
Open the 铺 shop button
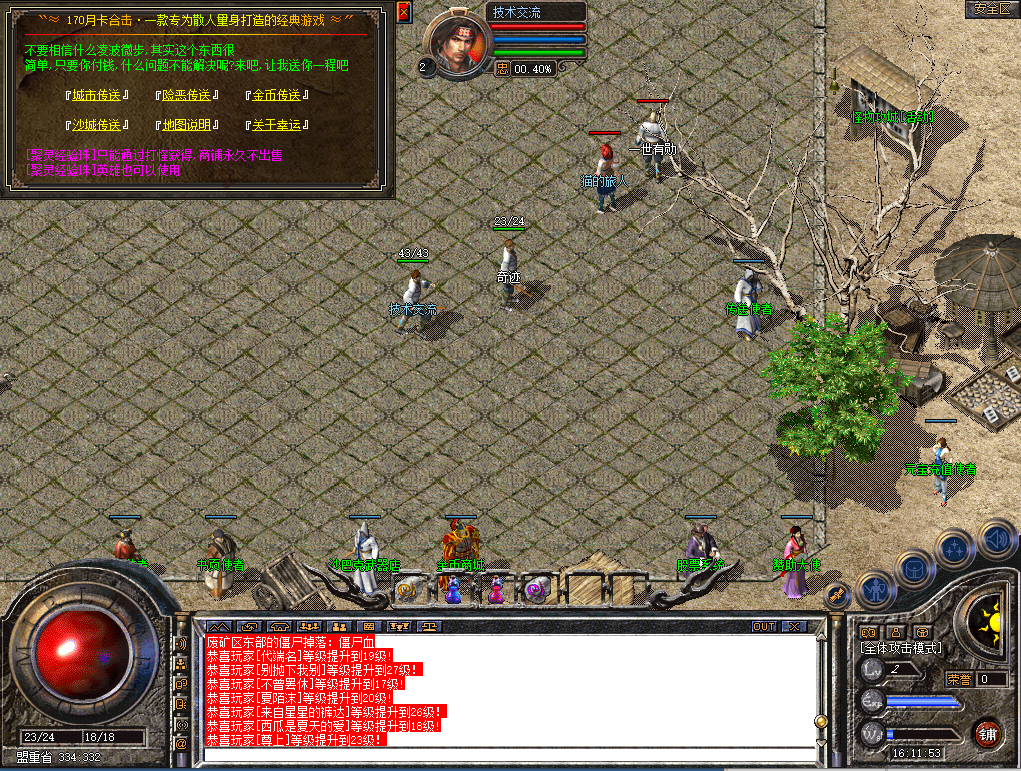coord(988,732)
